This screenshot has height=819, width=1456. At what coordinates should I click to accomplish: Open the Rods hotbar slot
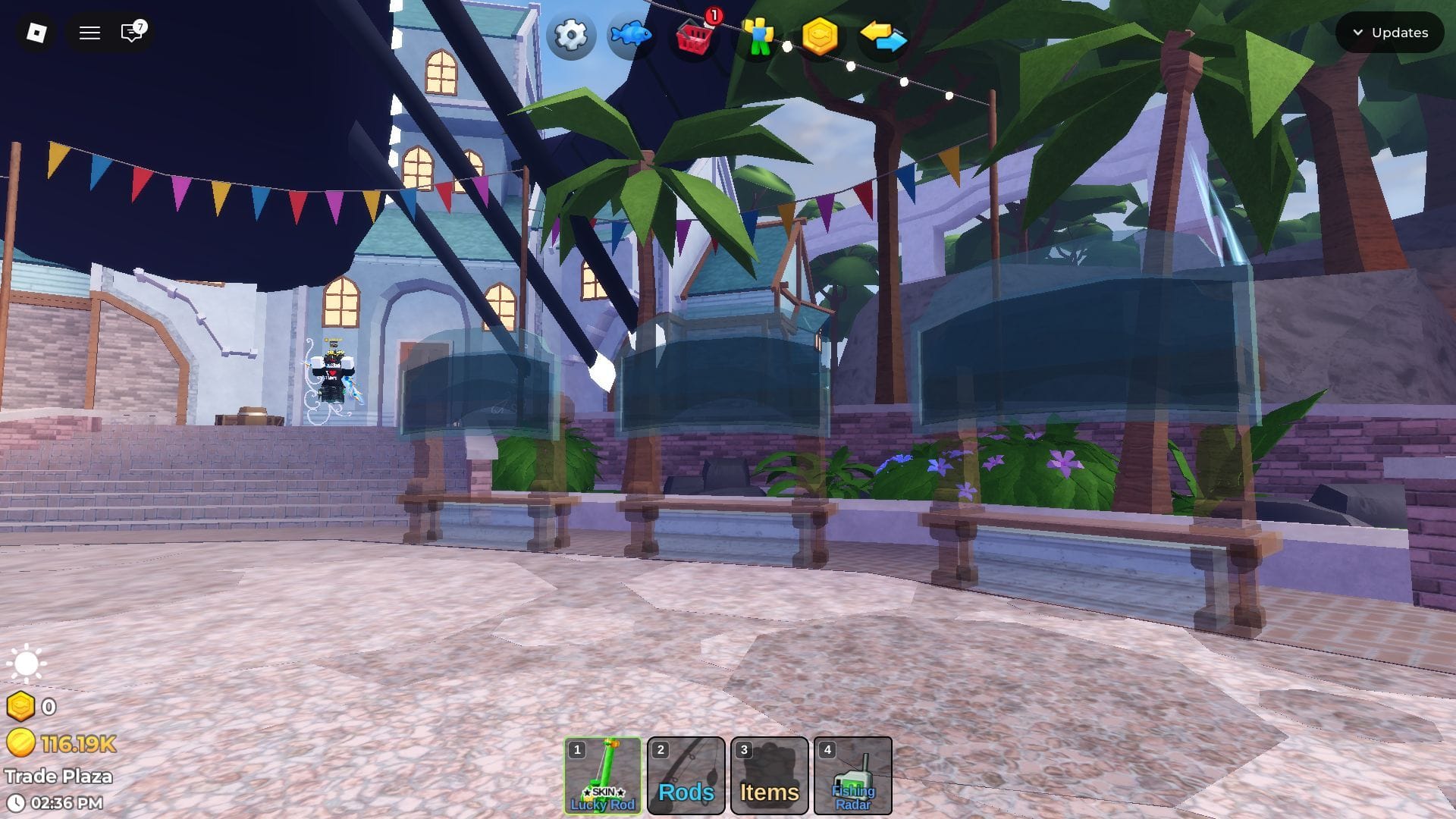pos(686,775)
